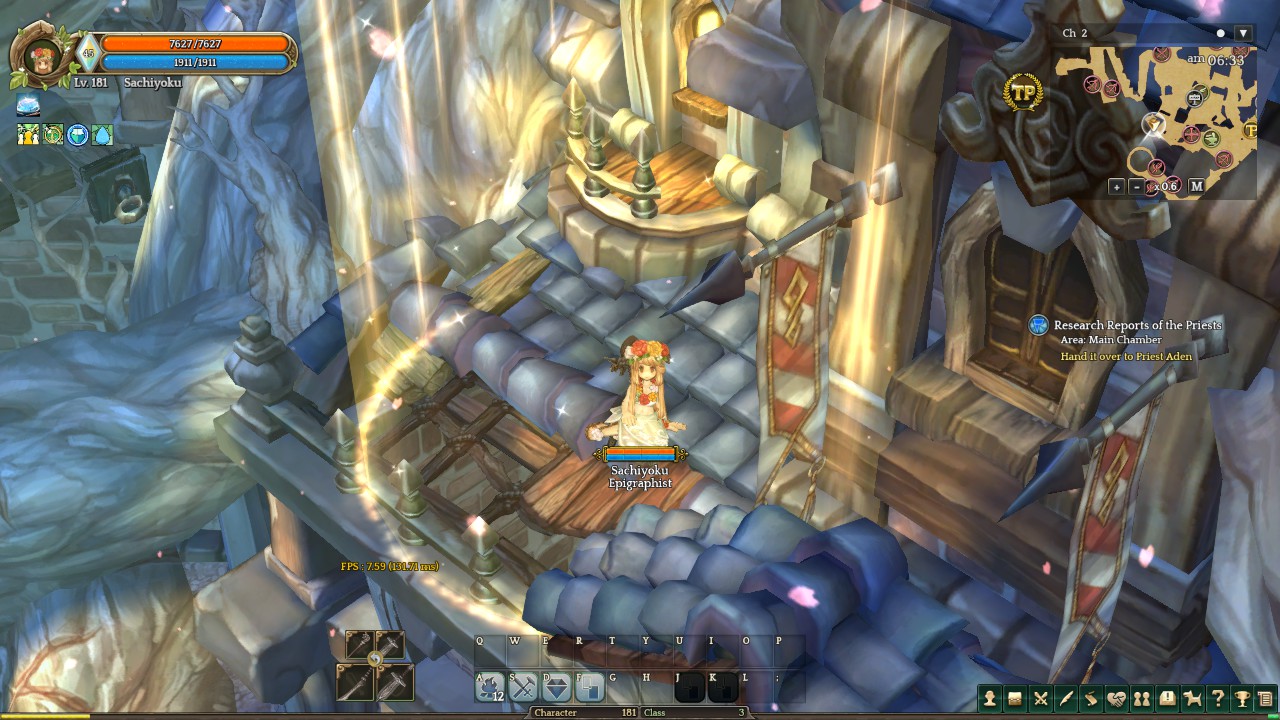Open the inventory chest icon
This screenshot has width=1280, height=720.
pyautogui.click(x=1017, y=698)
